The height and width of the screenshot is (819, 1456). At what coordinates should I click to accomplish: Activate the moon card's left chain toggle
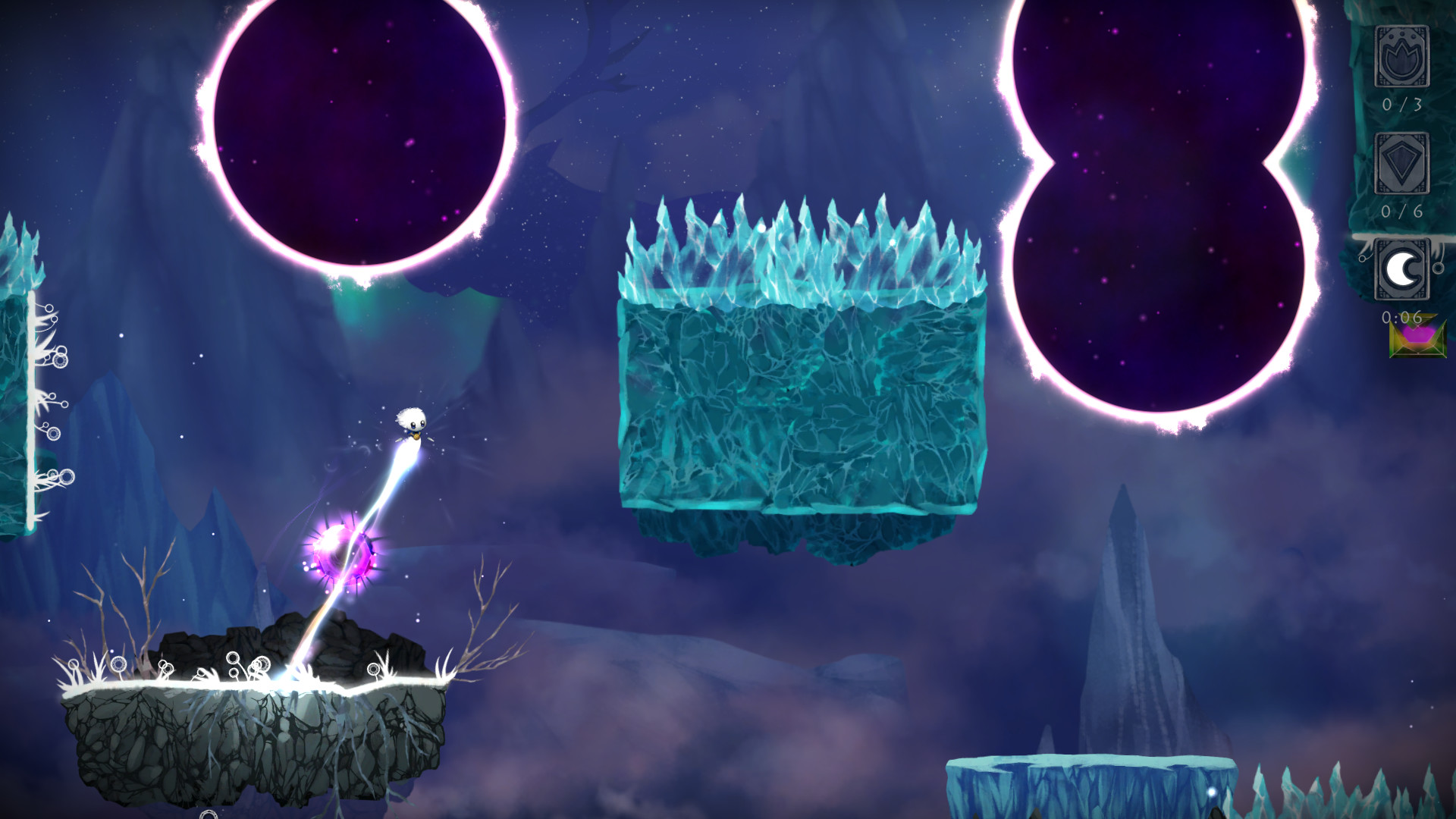pos(1363,258)
